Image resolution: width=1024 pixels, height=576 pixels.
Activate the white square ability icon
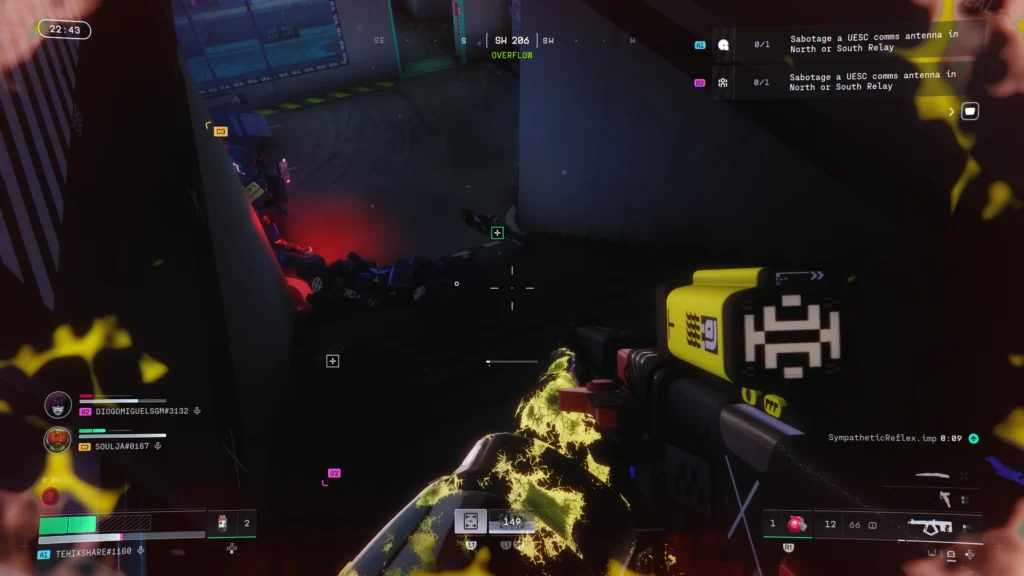[x=471, y=521]
